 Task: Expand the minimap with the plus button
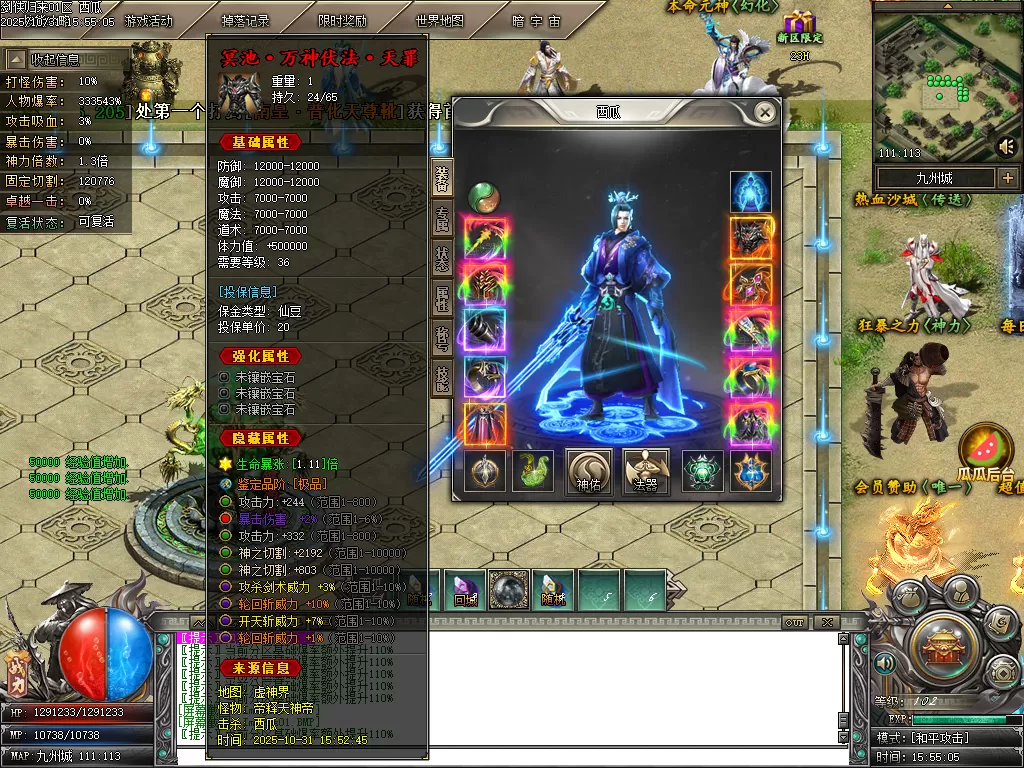[1007, 178]
